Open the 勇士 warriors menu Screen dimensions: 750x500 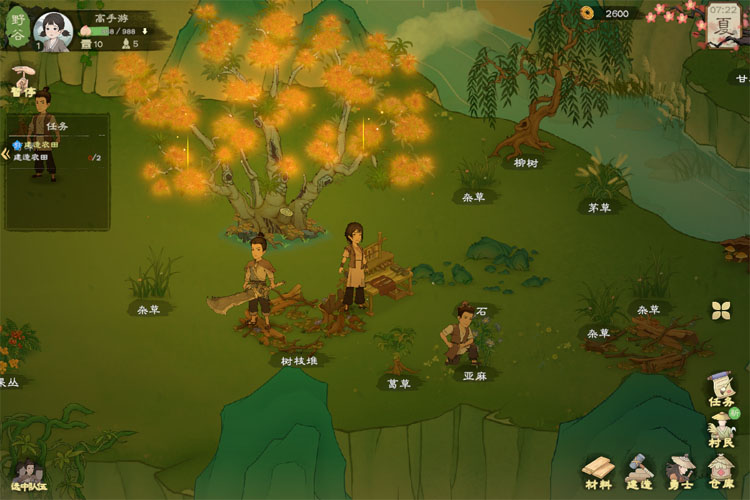[682, 472]
